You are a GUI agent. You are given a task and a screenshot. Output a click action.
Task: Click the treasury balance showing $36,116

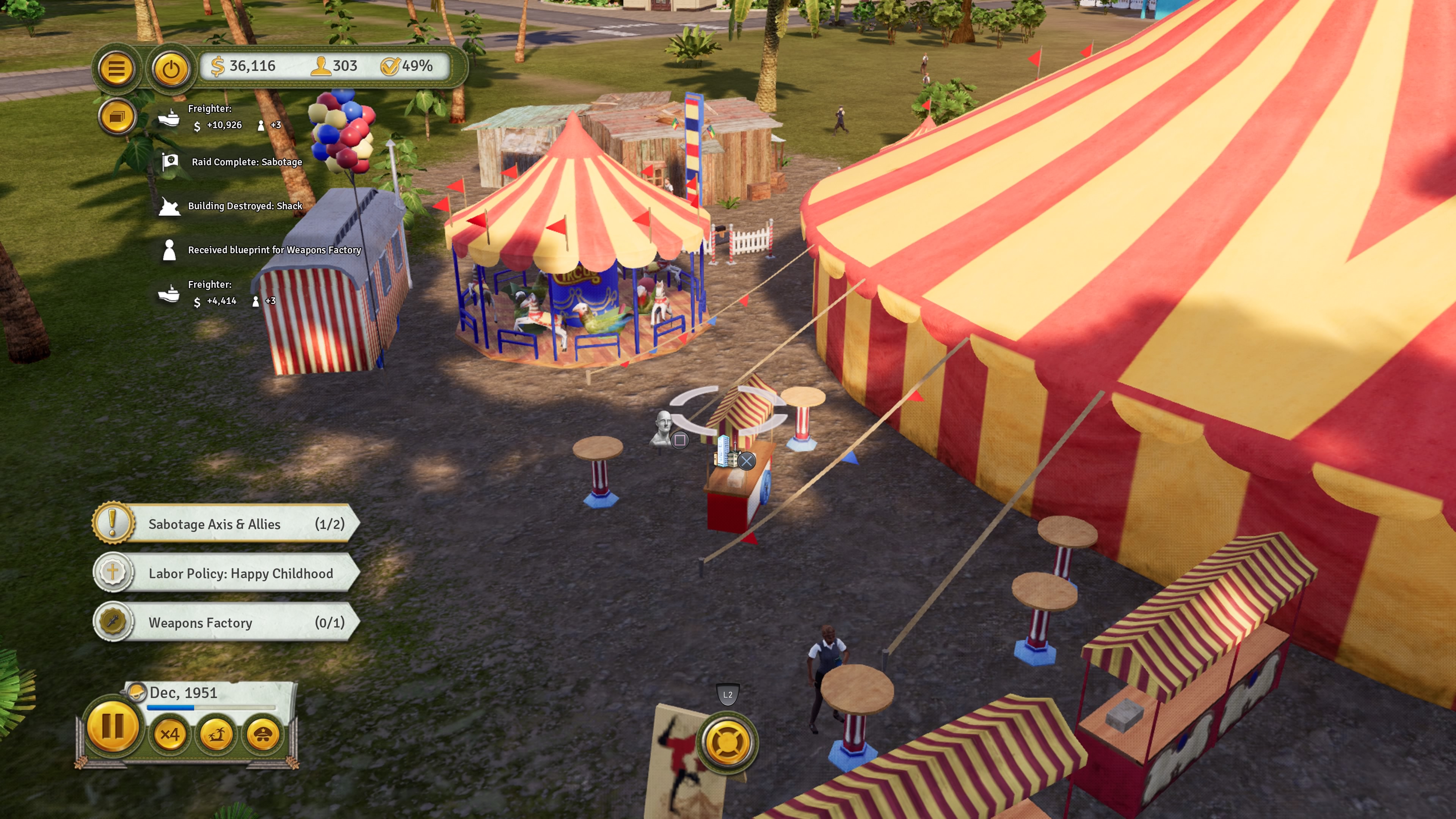click(243, 66)
